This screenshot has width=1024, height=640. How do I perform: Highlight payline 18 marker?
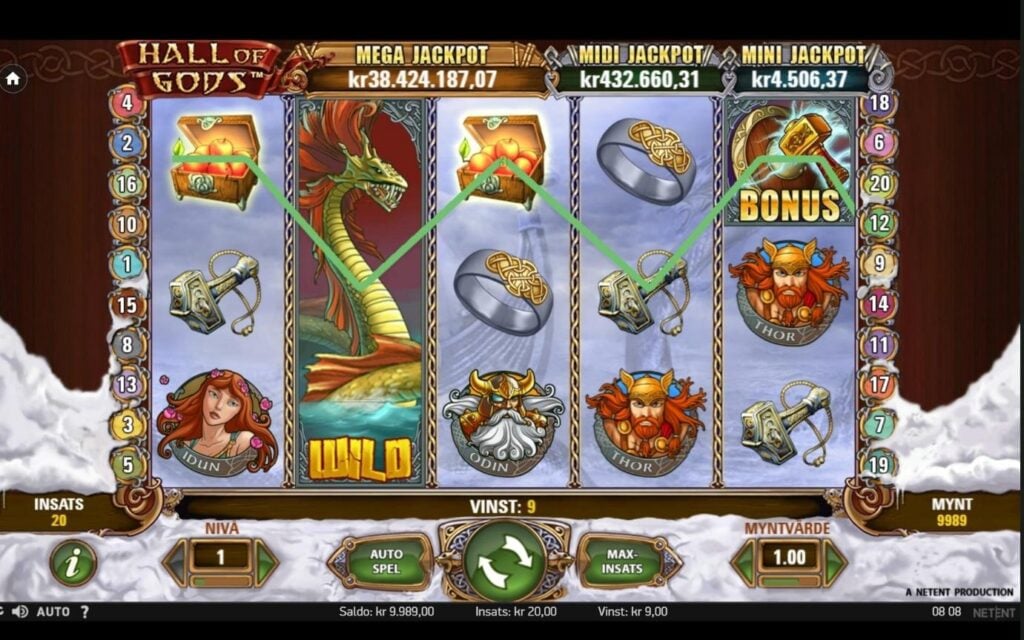click(879, 102)
